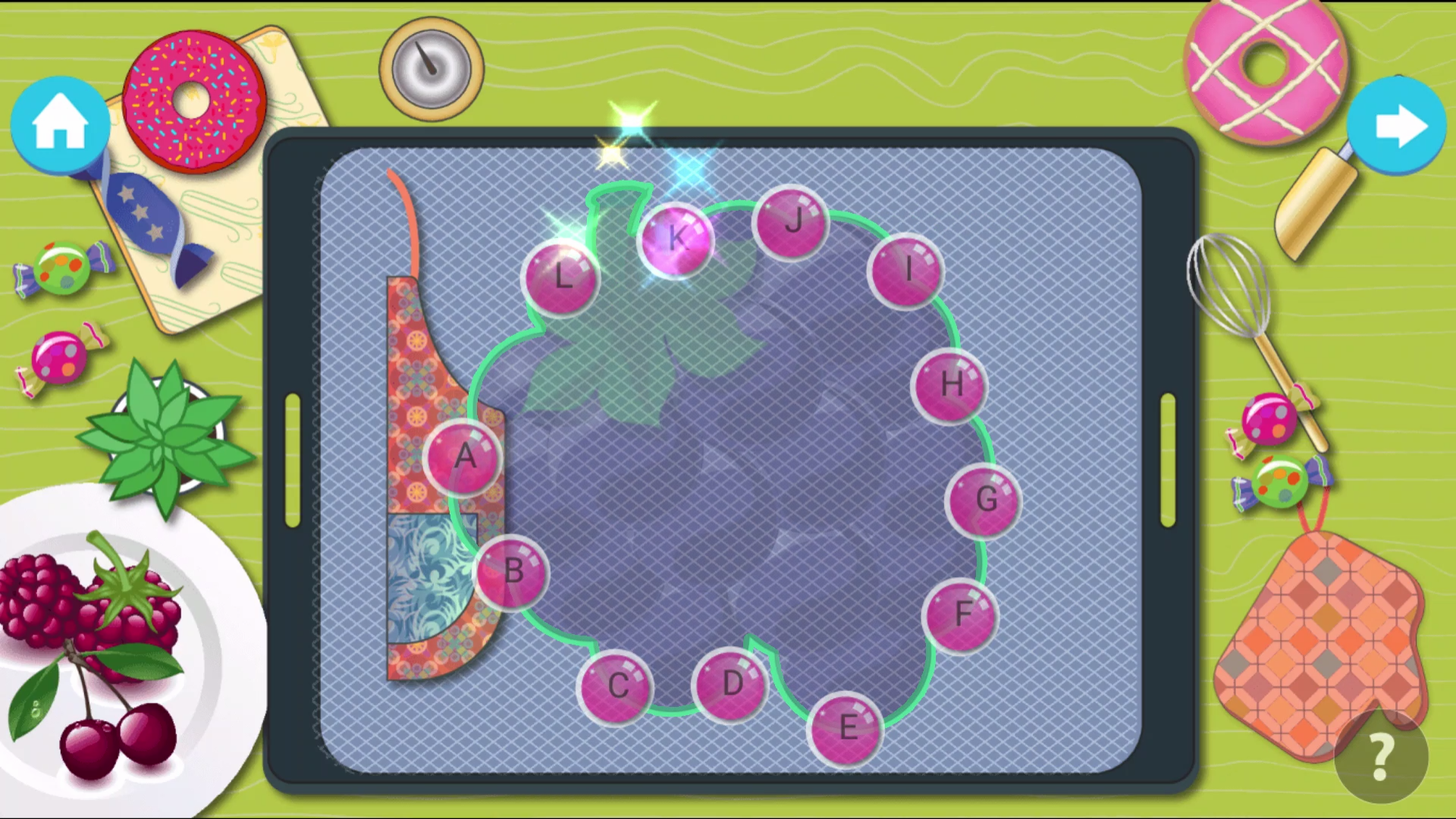Tap letter C dot at the bottom left

(x=617, y=686)
